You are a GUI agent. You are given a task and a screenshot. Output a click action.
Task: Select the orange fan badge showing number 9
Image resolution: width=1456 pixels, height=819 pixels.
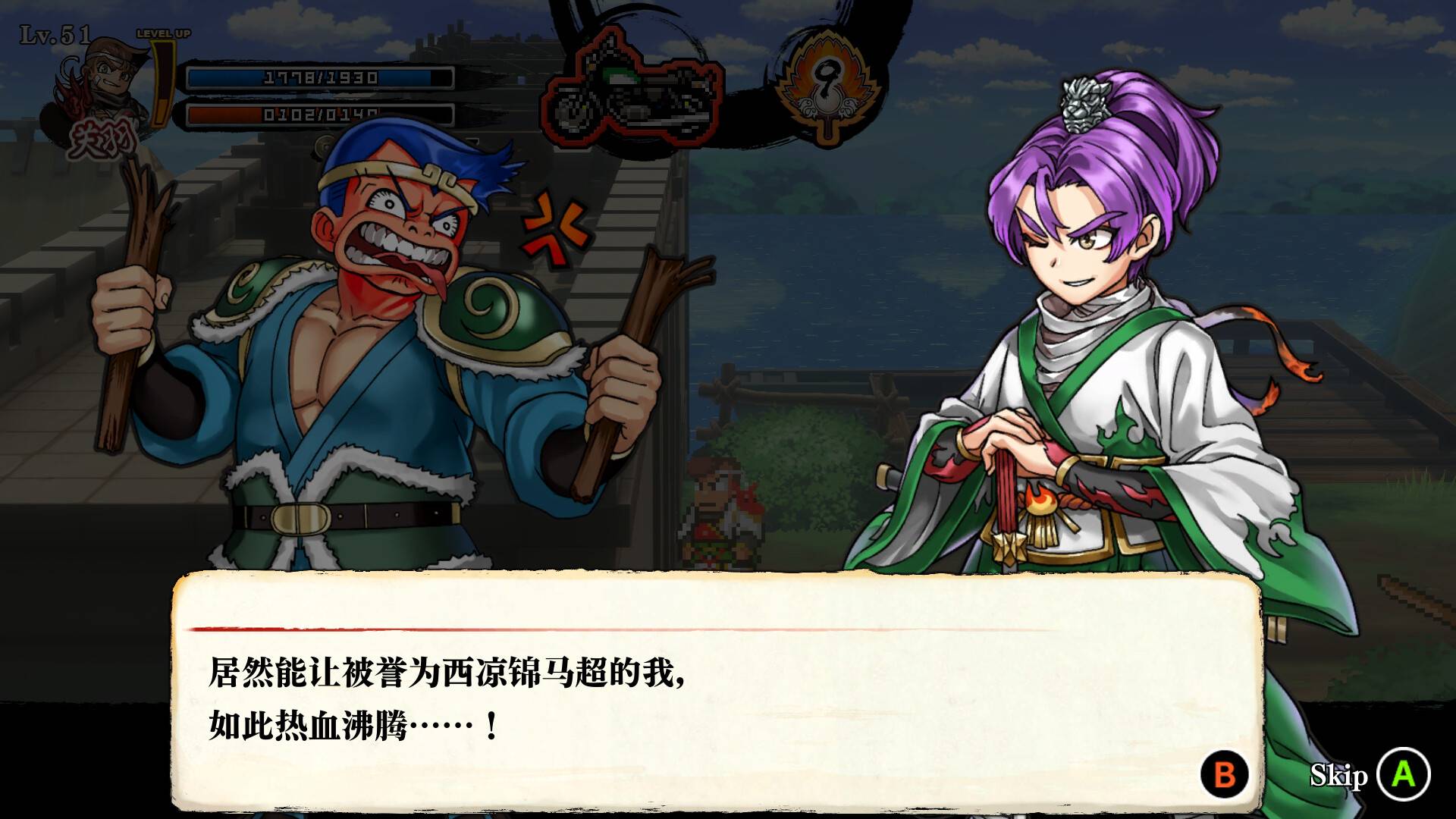coord(828,83)
